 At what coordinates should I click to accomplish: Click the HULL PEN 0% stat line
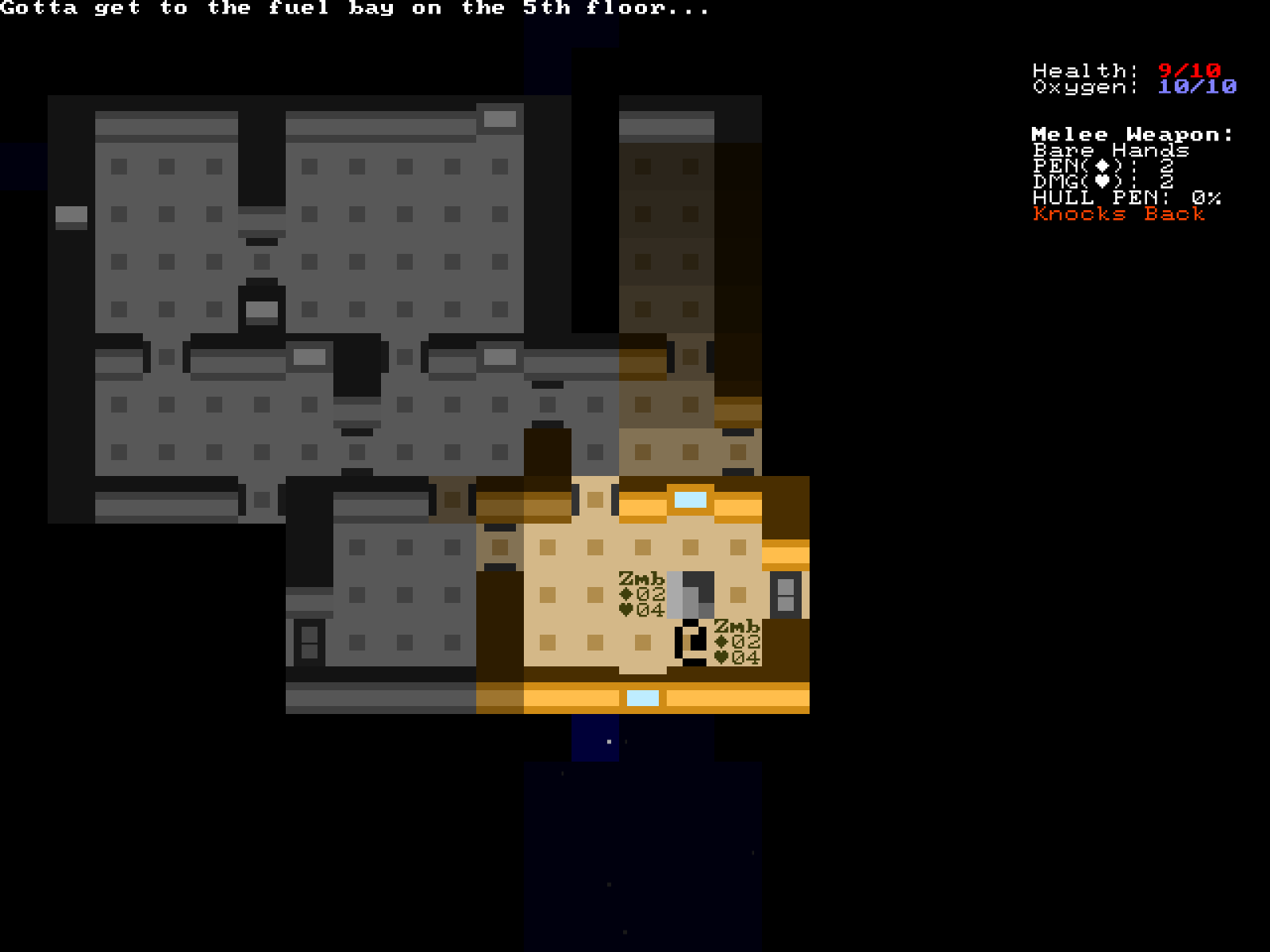click(1126, 198)
